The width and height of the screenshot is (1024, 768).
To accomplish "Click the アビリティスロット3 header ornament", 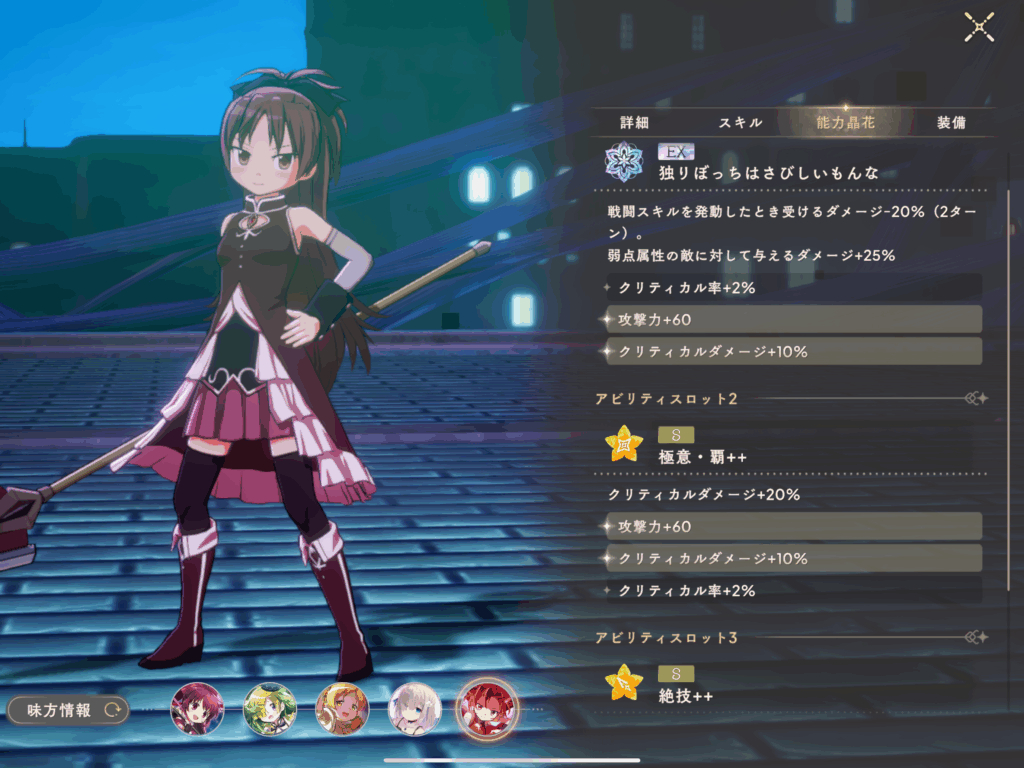I will (976, 637).
